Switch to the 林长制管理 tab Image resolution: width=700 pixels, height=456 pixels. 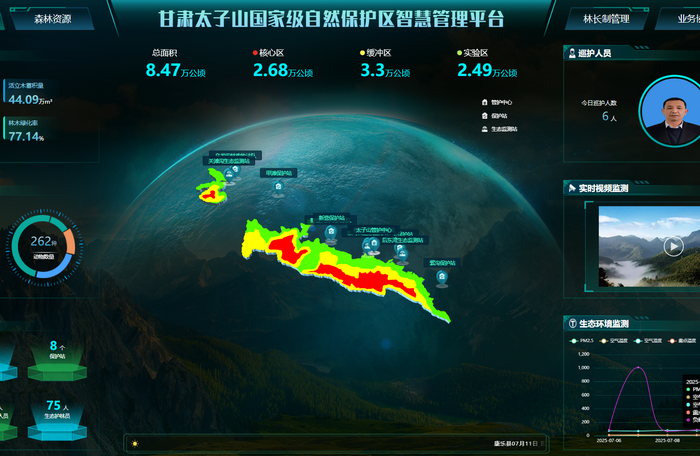pyautogui.click(x=605, y=18)
